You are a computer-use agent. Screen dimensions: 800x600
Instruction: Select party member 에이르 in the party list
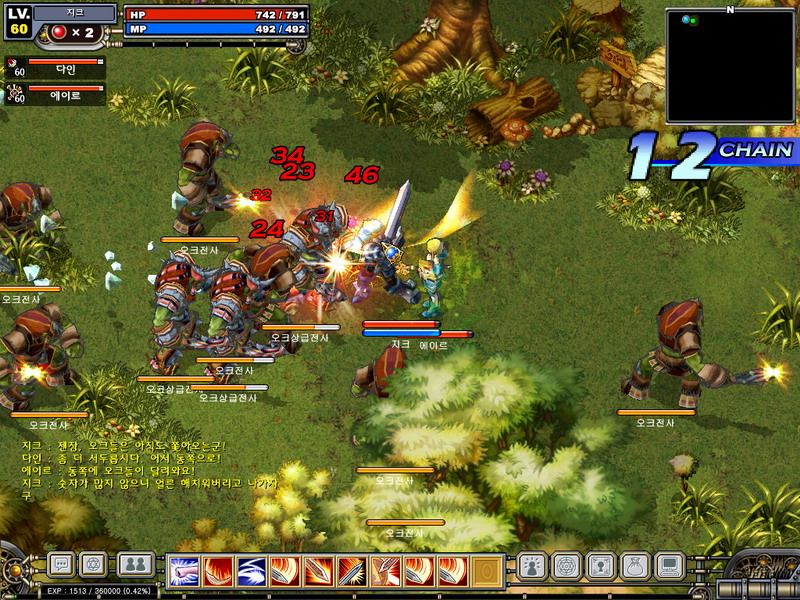(x=58, y=95)
